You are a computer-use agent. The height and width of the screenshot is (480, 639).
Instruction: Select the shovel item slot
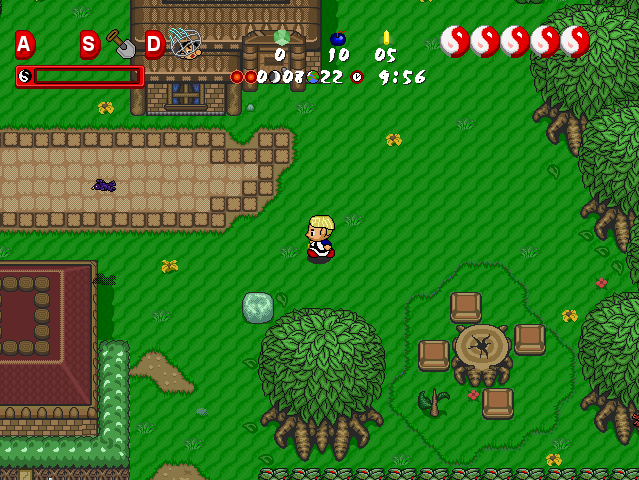(x=120, y=44)
